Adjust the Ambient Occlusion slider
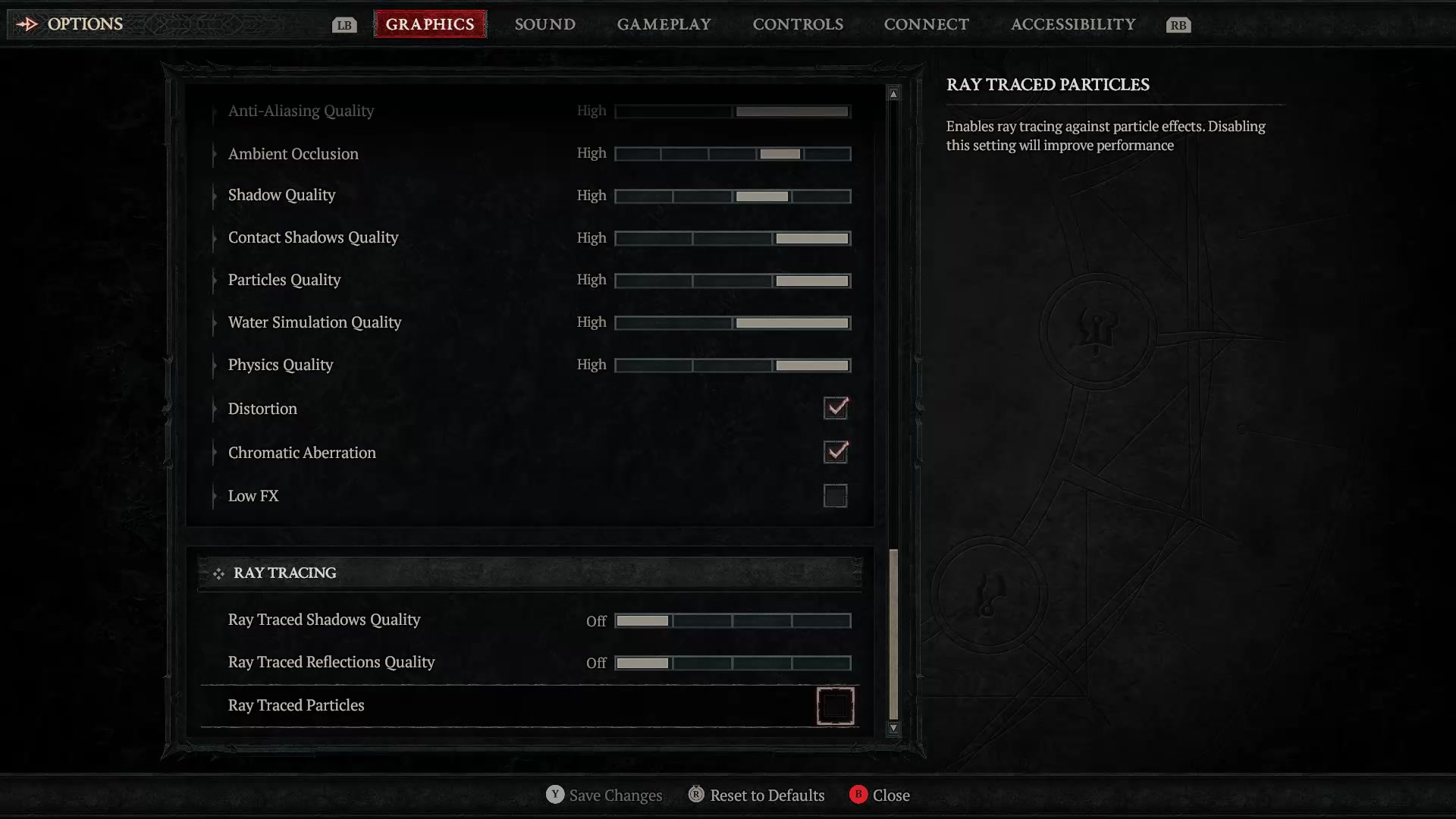1456x819 pixels. tap(733, 154)
